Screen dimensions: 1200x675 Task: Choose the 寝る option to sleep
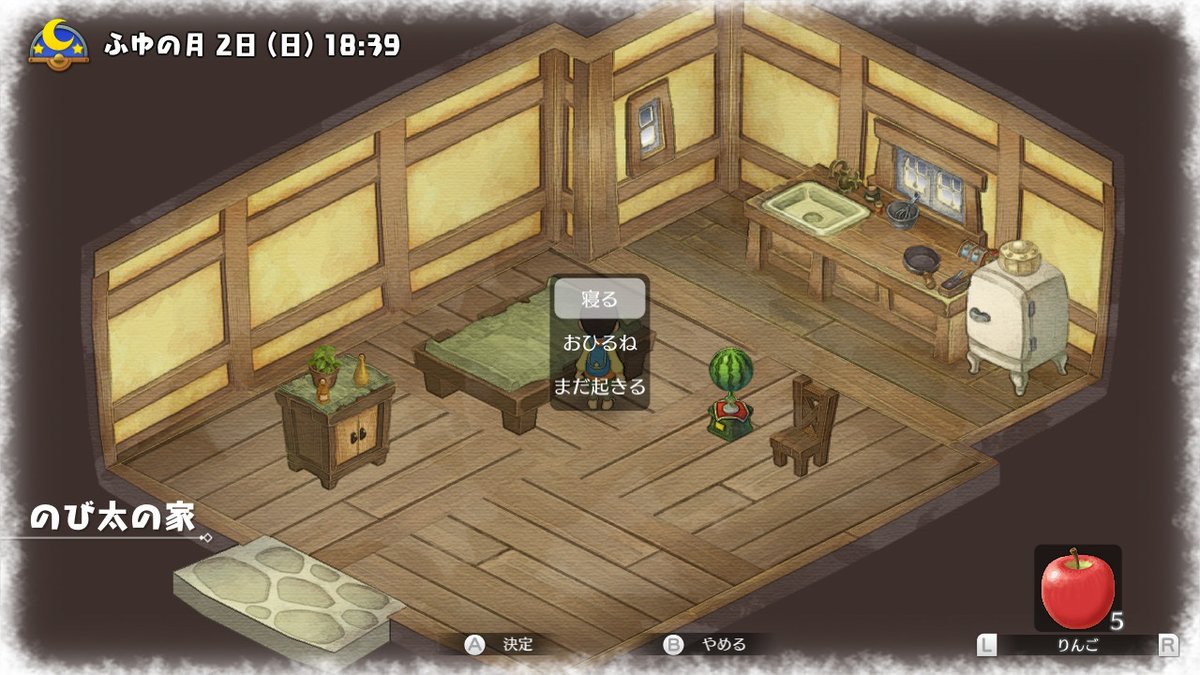(600, 298)
